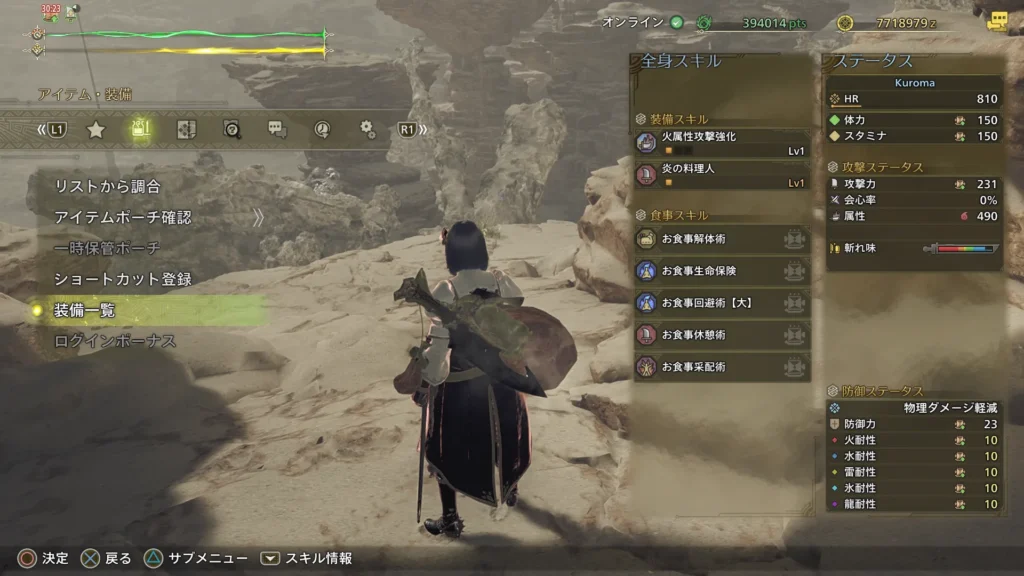Select 炎の料理人 skill row
The height and width of the screenshot is (576, 1024).
pyautogui.click(x=721, y=176)
